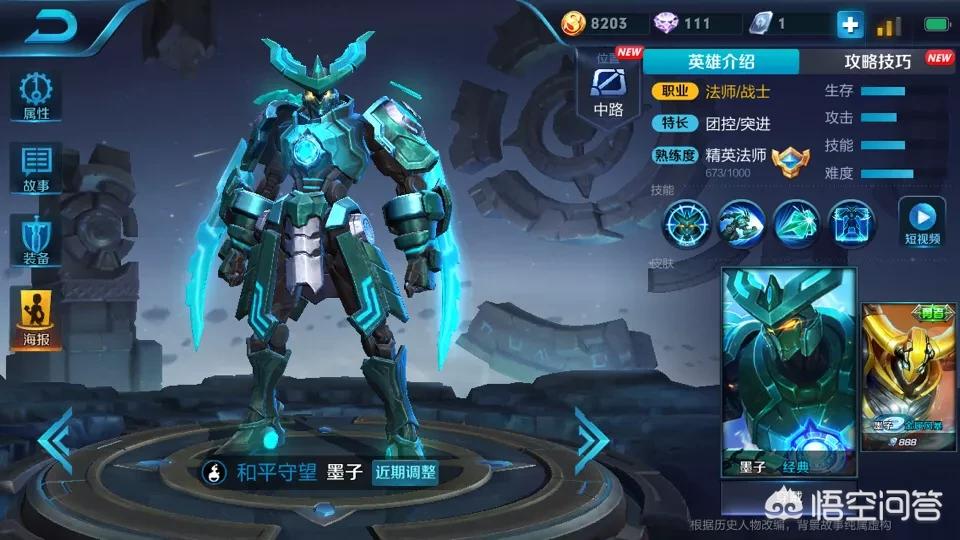Switch to the 英雄介绍 tab
The height and width of the screenshot is (540, 960).
(721, 60)
